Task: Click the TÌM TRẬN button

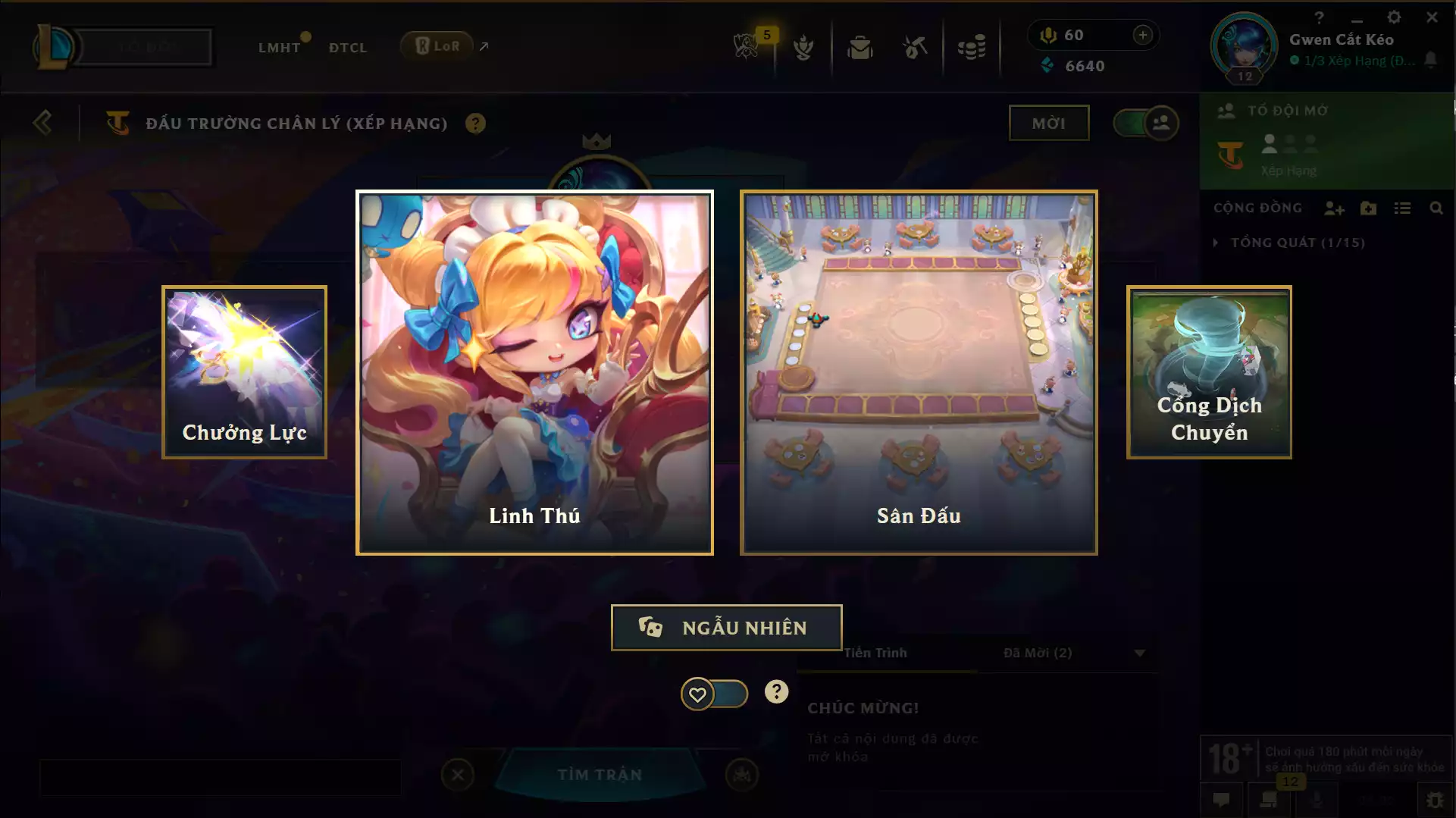Action: (600, 775)
